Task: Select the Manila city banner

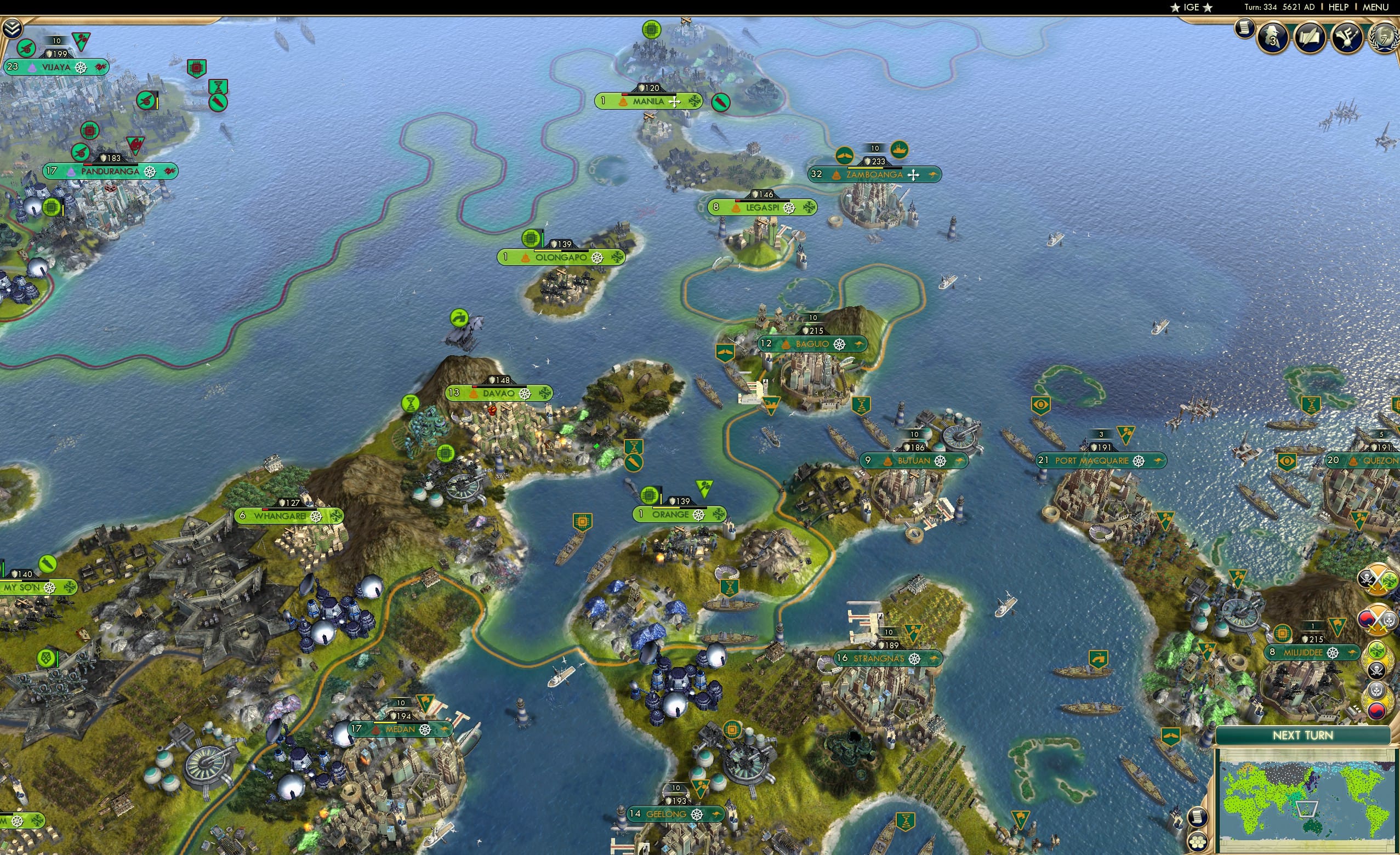Action: tap(650, 101)
